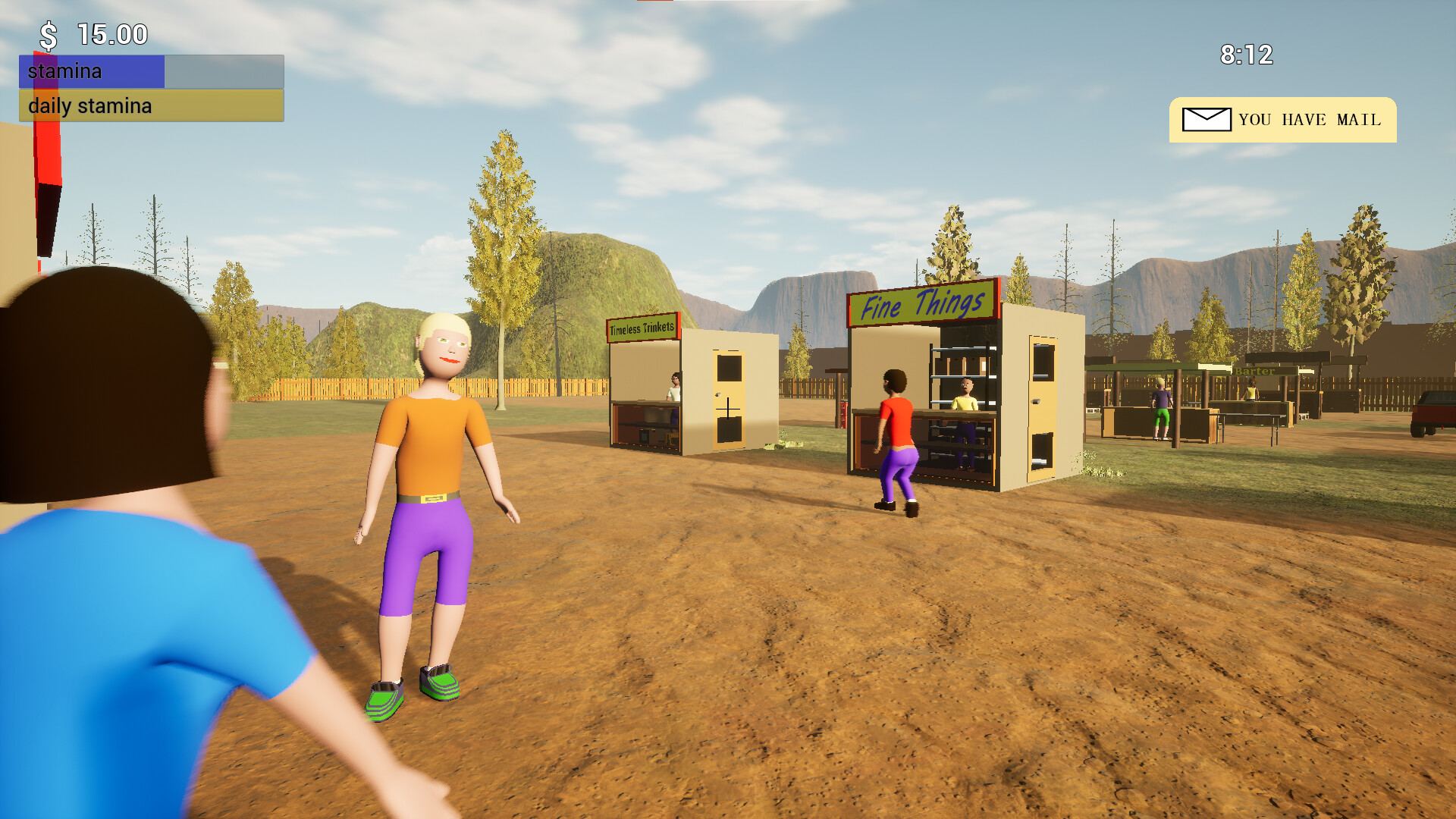Viewport: 1456px width, 819px height.
Task: Click the YOU HAVE MAIL notification banner
Action: coord(1283,120)
